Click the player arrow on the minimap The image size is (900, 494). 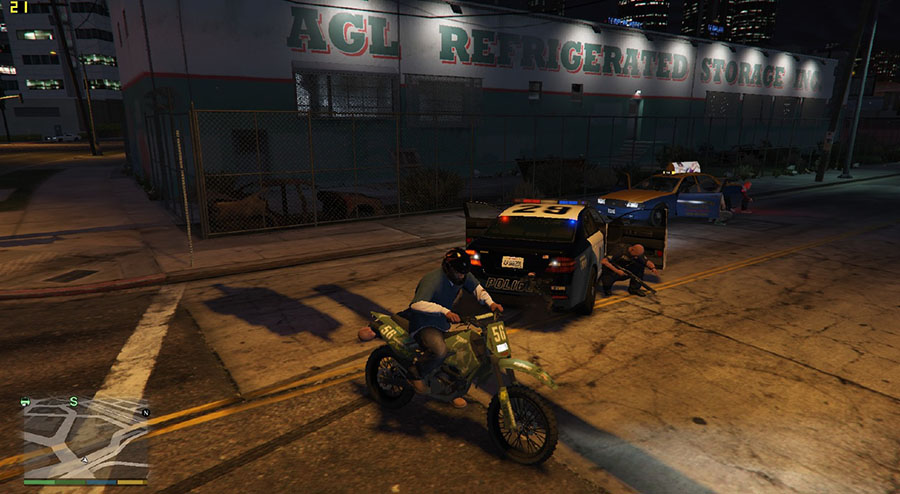click(87, 459)
